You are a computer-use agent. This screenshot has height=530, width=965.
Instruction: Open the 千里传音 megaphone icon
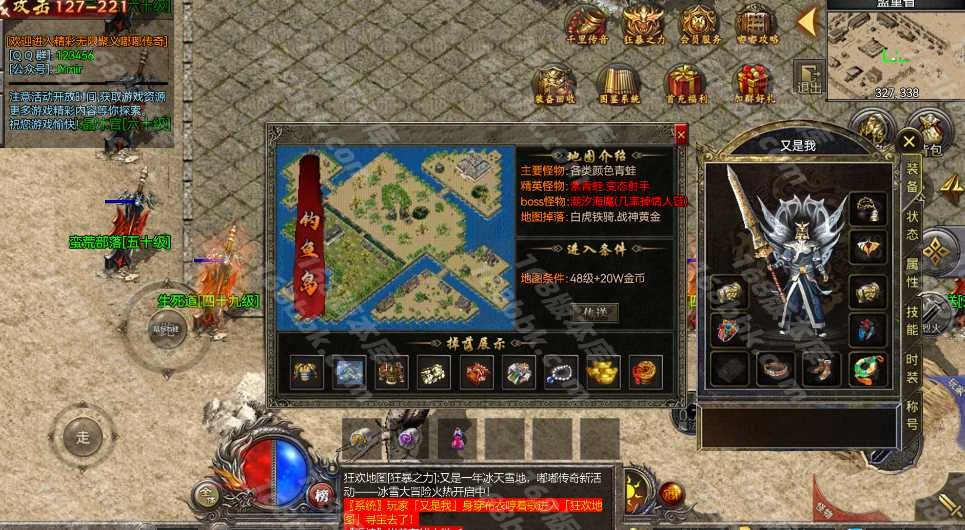point(587,24)
